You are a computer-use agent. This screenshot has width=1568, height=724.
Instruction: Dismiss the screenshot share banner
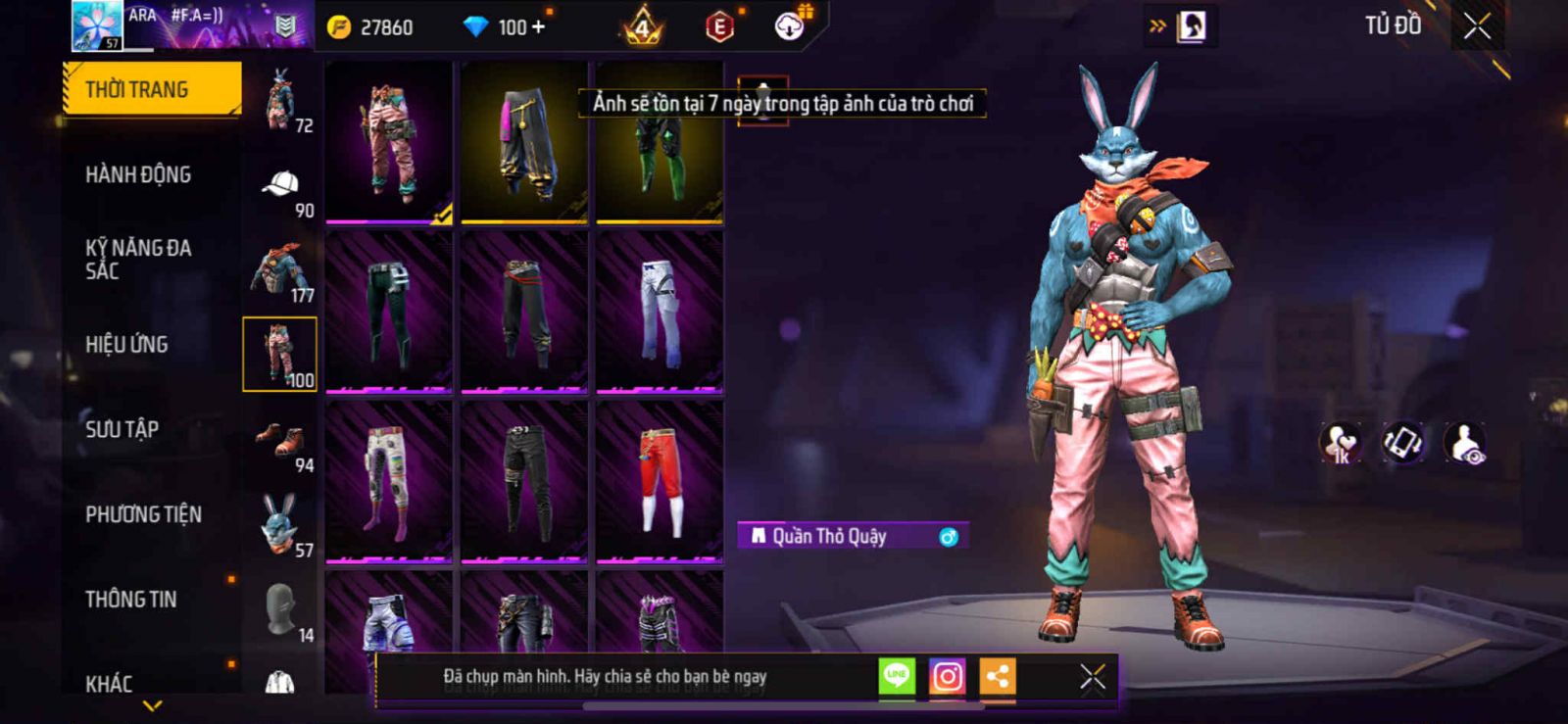coord(1092,677)
